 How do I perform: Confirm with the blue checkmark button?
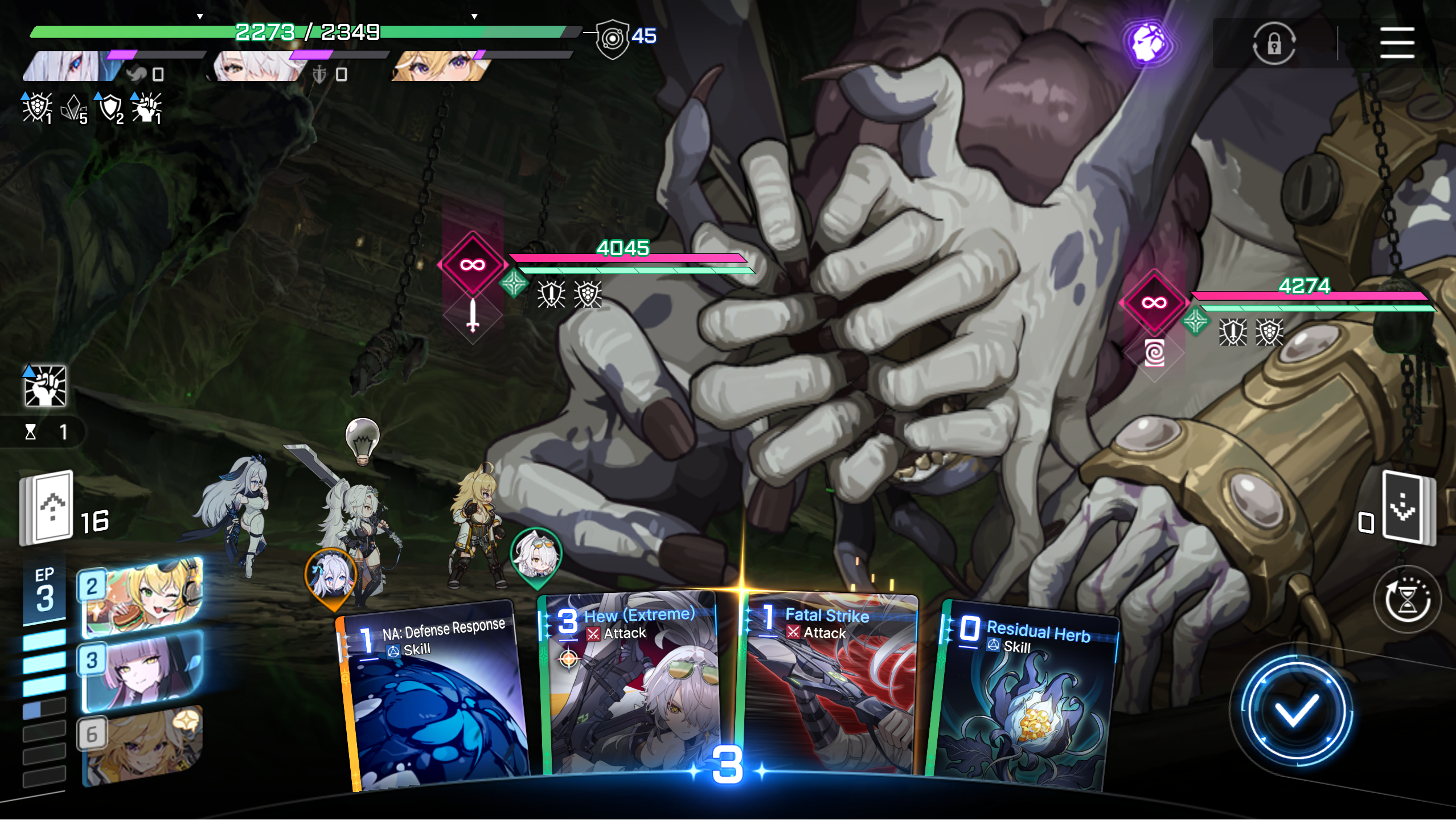click(x=1295, y=711)
